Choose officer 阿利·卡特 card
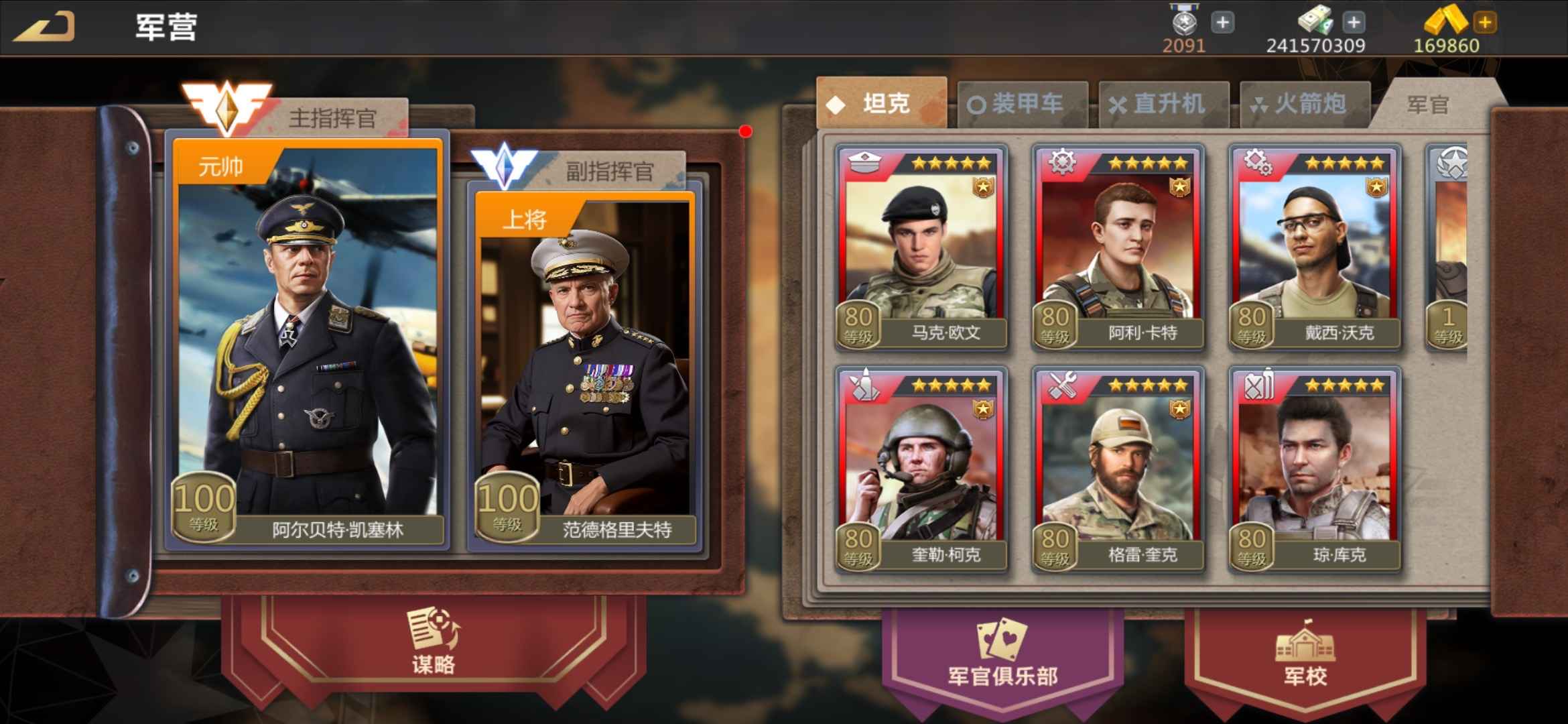This screenshot has height=724, width=1568. (x=1118, y=247)
